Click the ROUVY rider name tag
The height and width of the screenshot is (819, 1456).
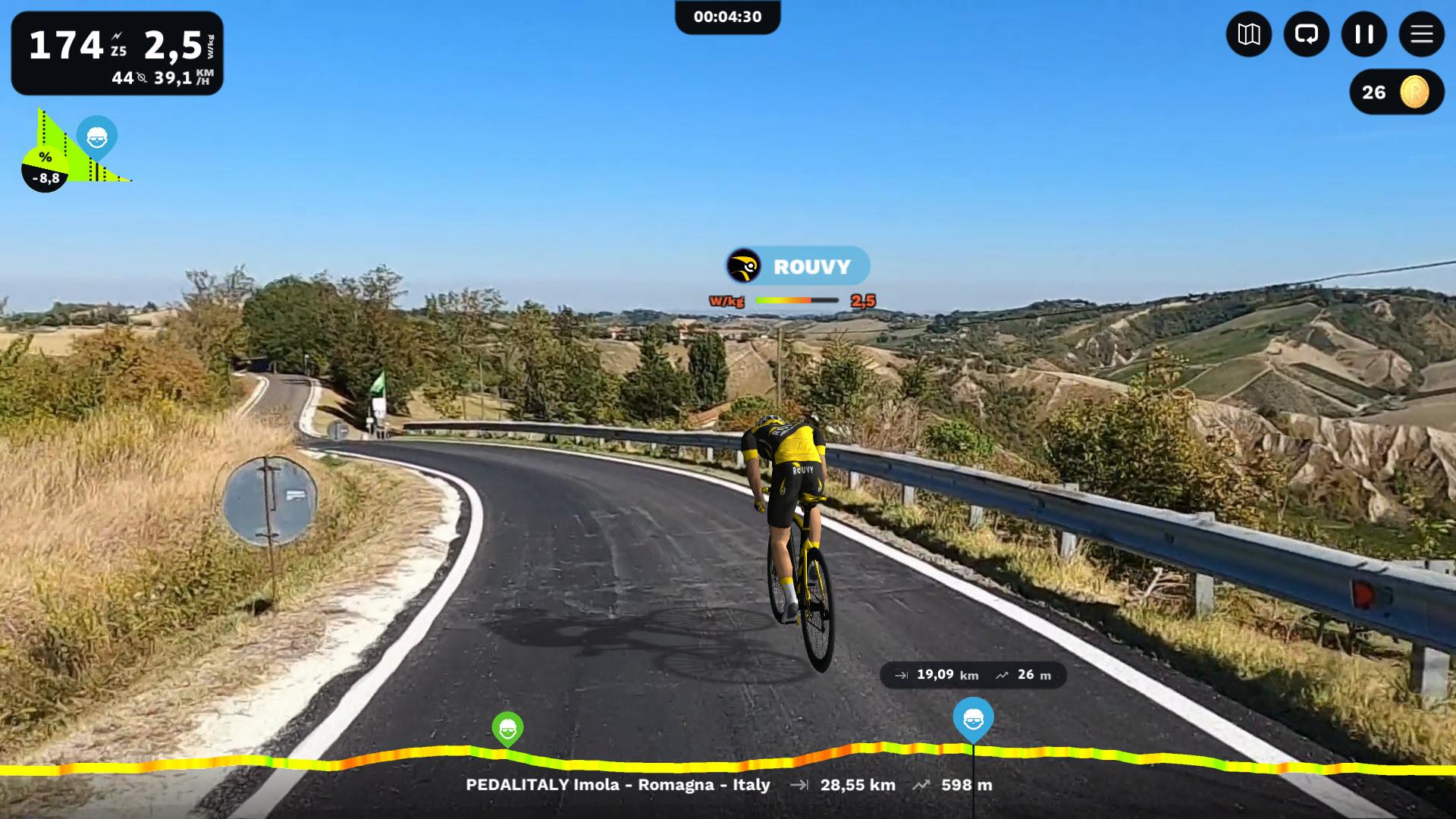click(797, 266)
